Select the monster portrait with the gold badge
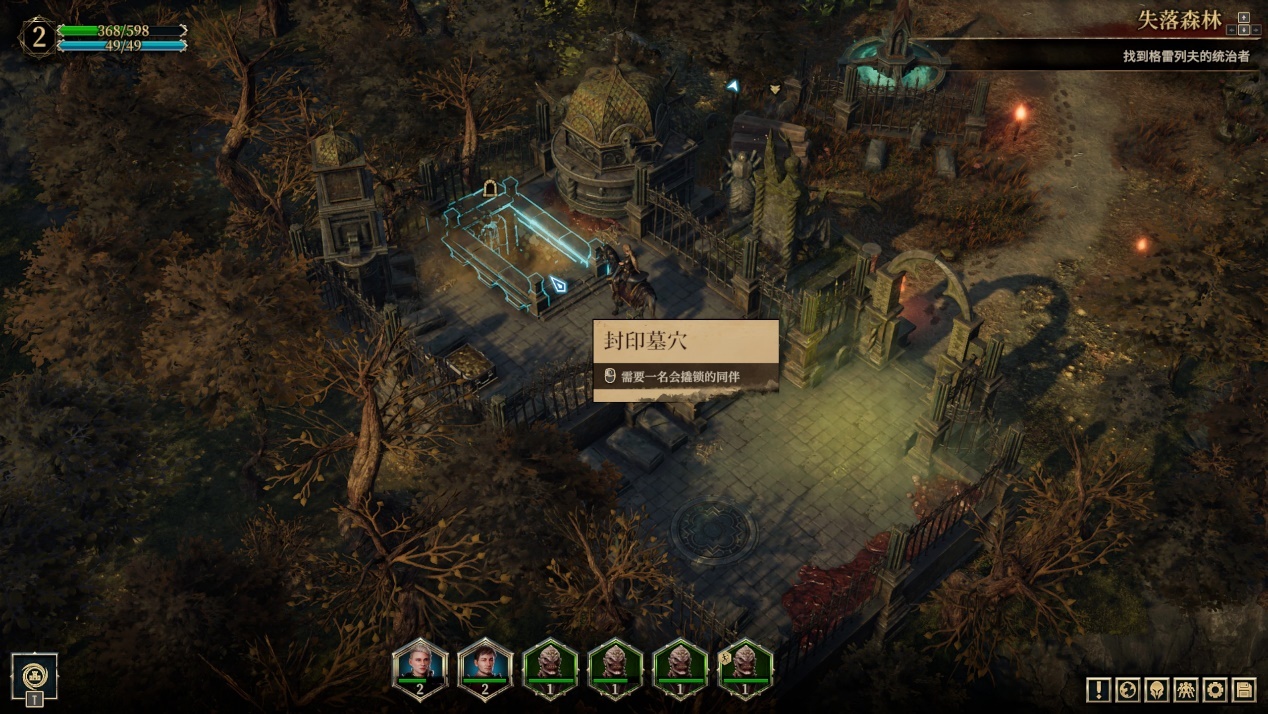Image resolution: width=1268 pixels, height=714 pixels. coord(745,667)
